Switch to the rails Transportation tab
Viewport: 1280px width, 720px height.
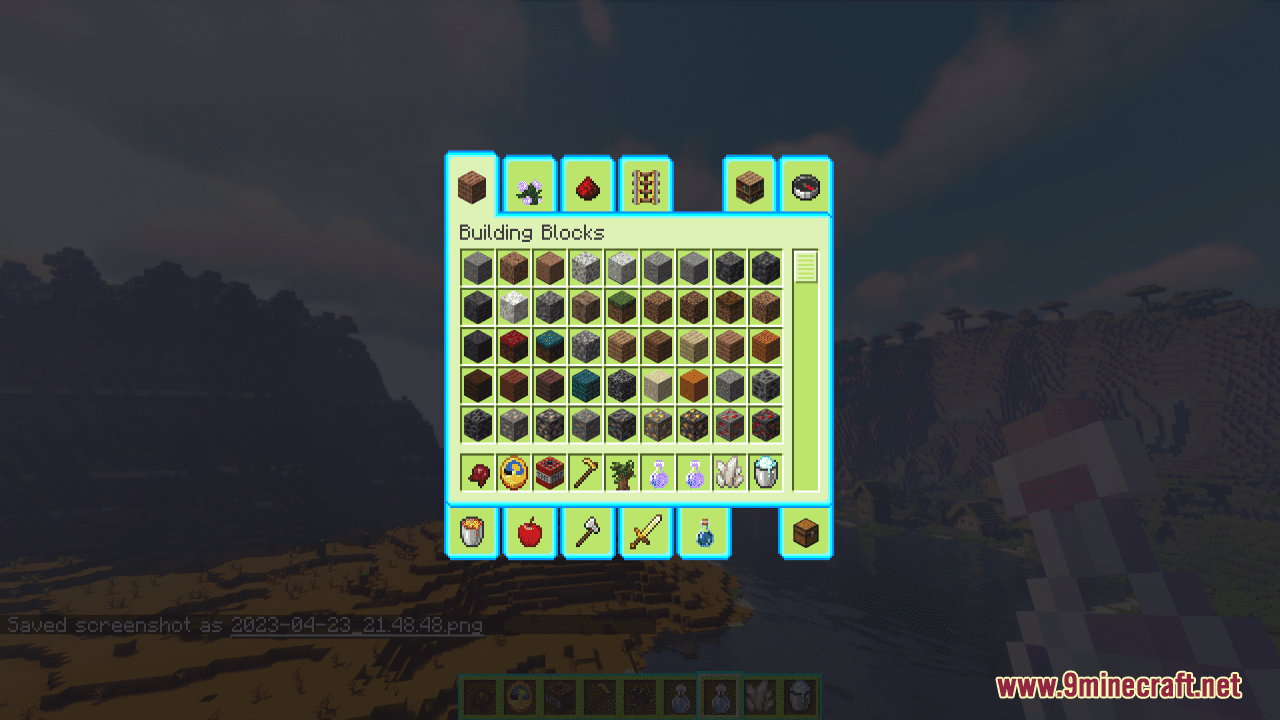click(645, 187)
